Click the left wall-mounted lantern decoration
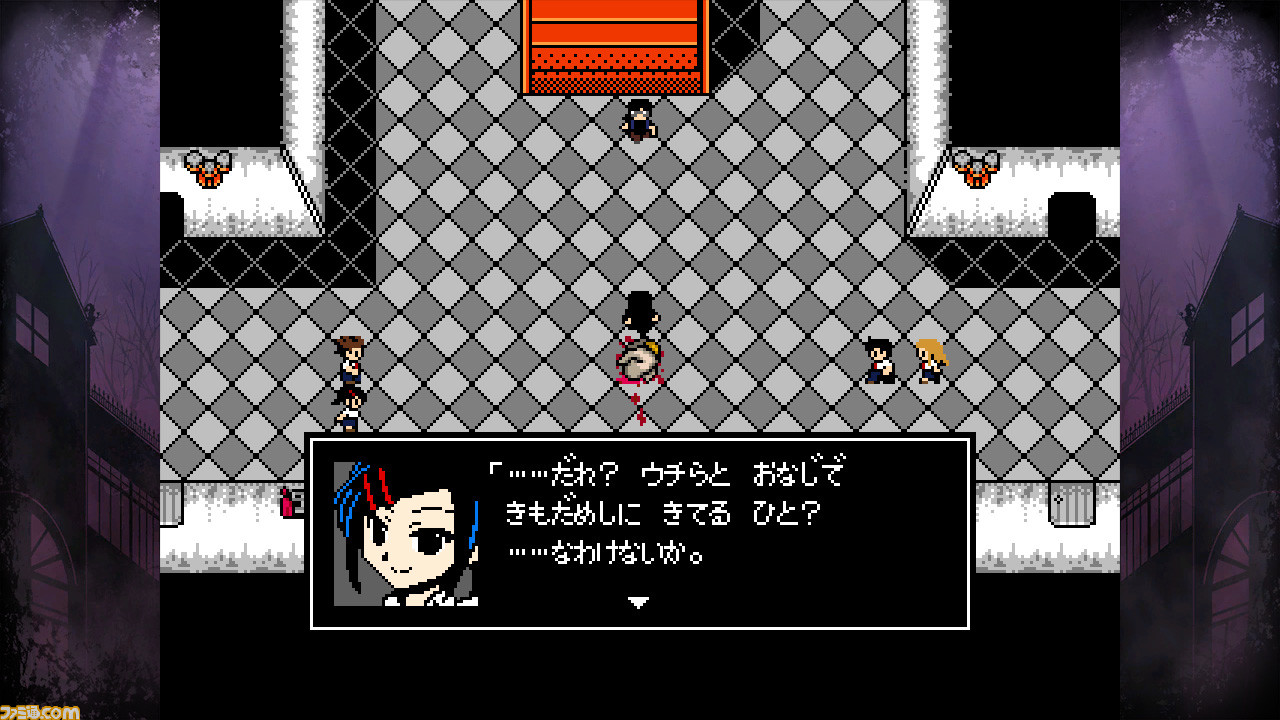 (210, 168)
